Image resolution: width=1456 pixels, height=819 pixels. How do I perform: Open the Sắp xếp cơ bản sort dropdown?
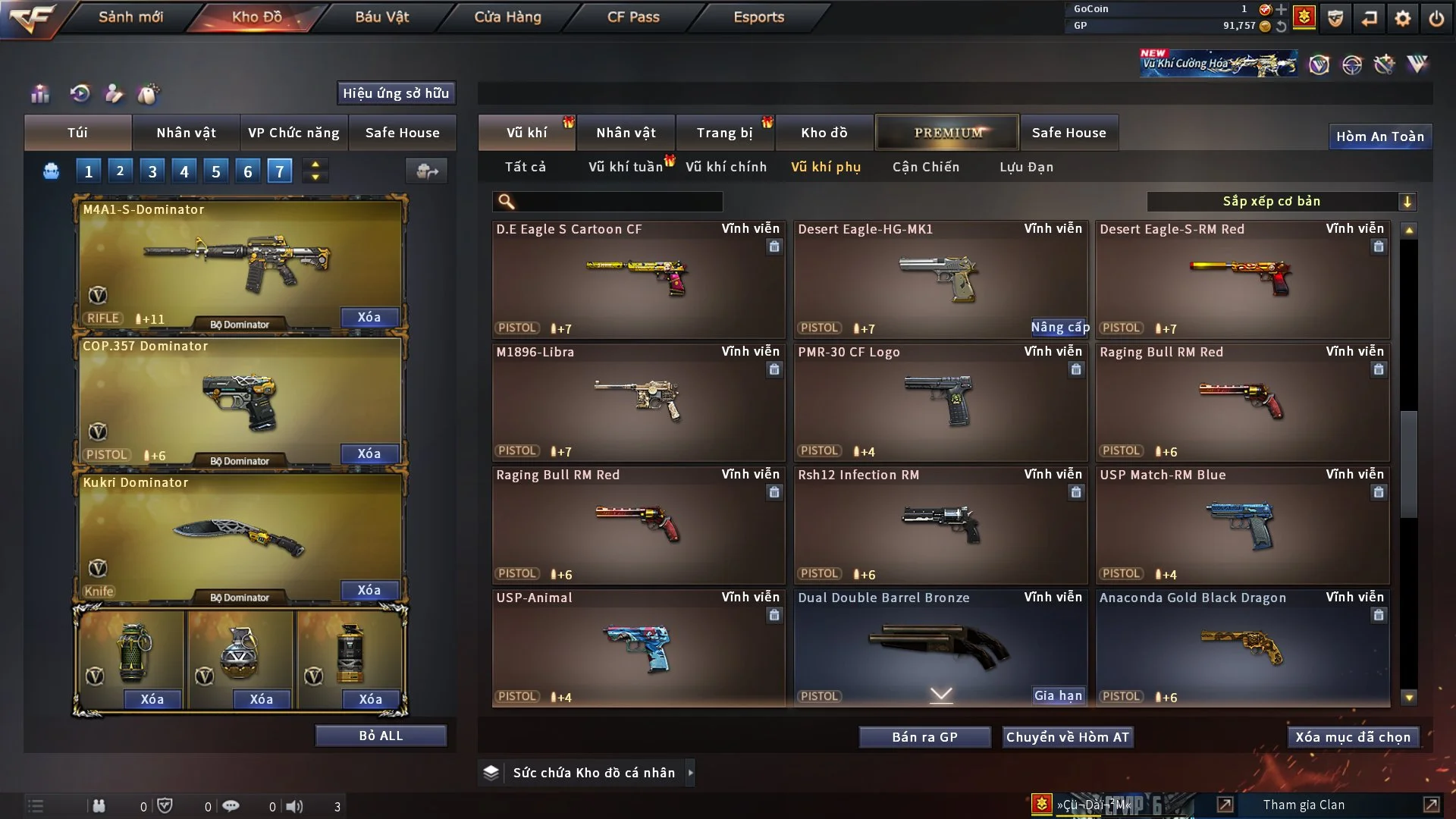point(1281,201)
